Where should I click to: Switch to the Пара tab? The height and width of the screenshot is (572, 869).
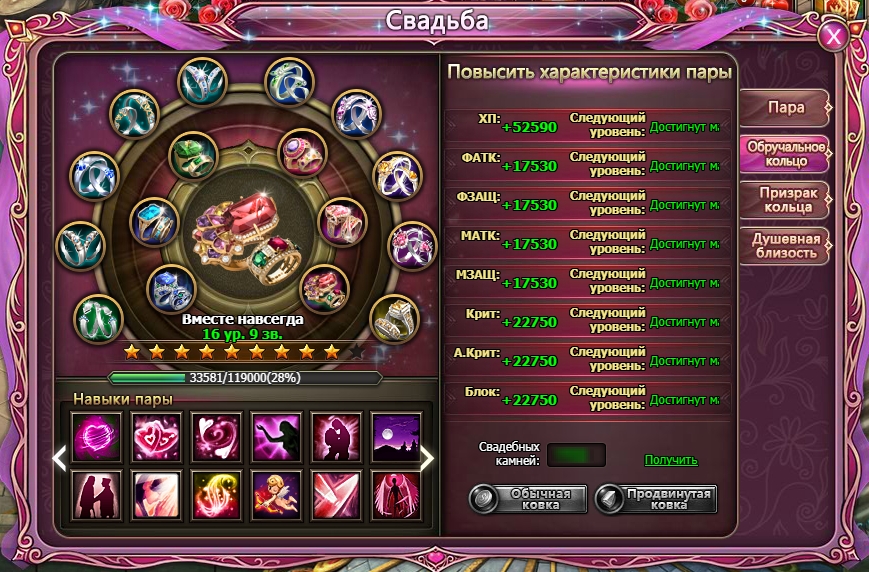pos(785,108)
